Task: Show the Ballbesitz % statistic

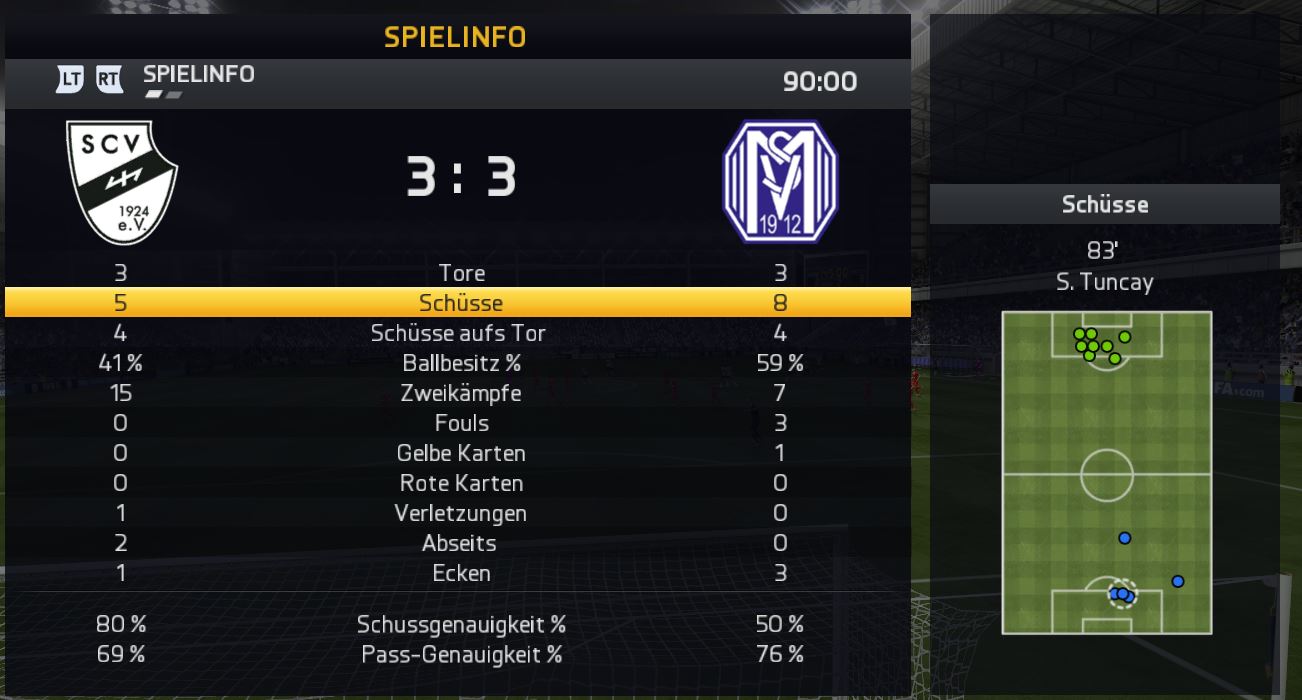Action: [x=461, y=363]
